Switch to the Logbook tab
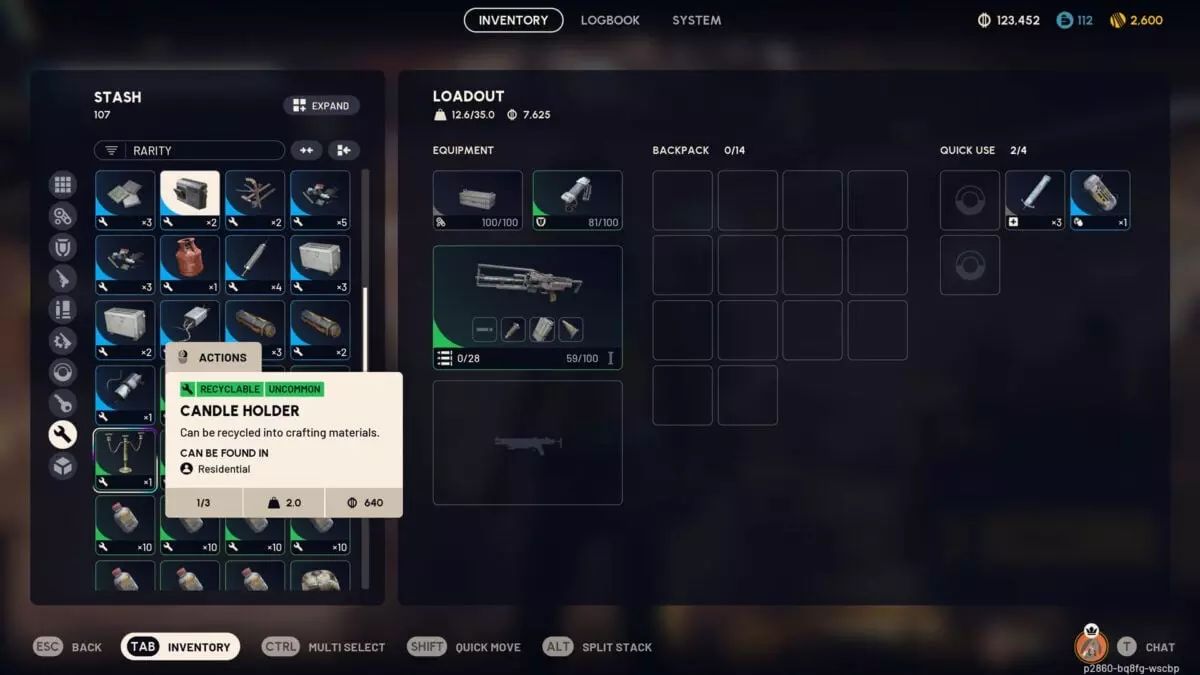 click(x=610, y=20)
